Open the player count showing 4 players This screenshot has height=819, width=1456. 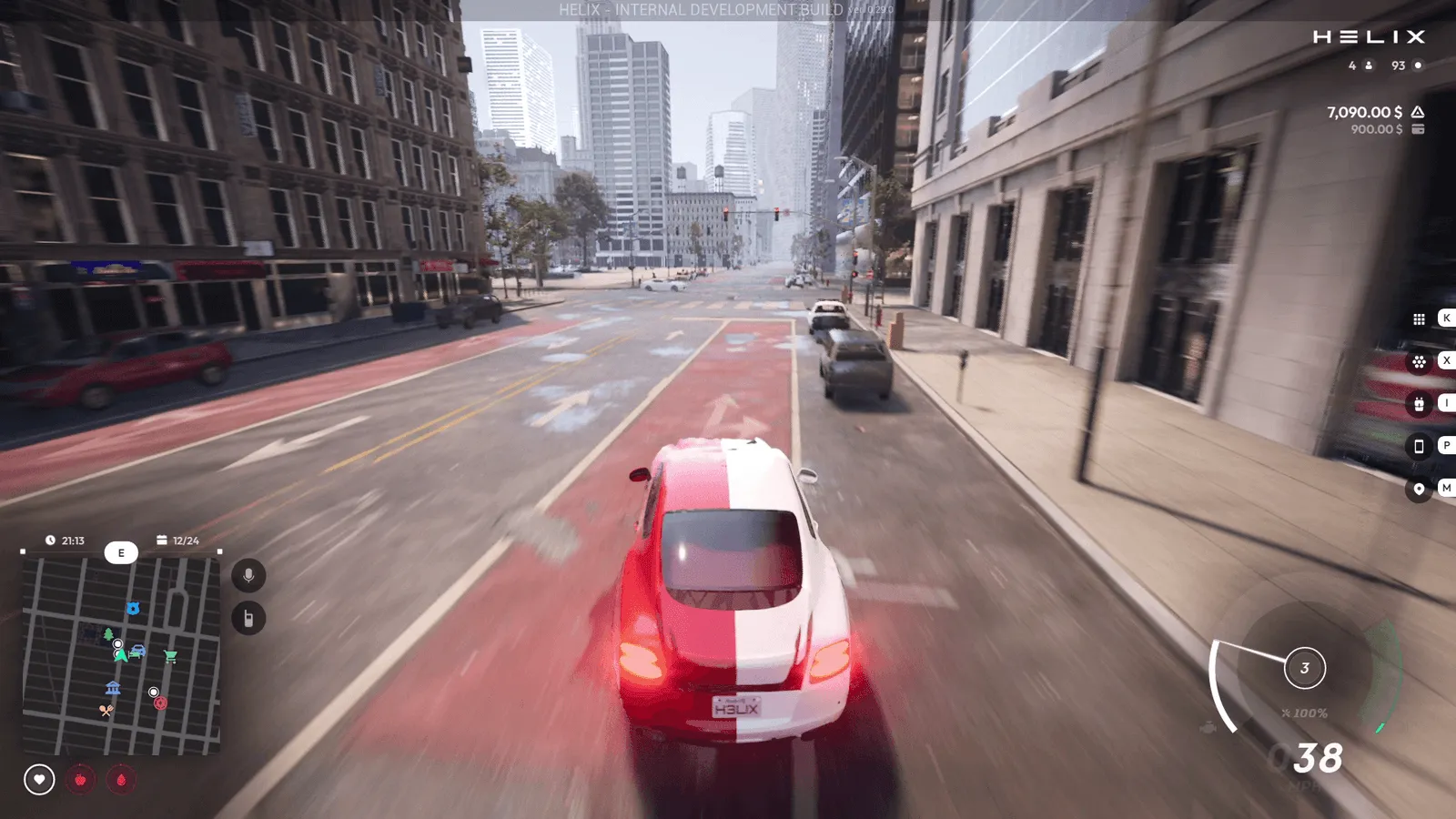[x=1359, y=66]
